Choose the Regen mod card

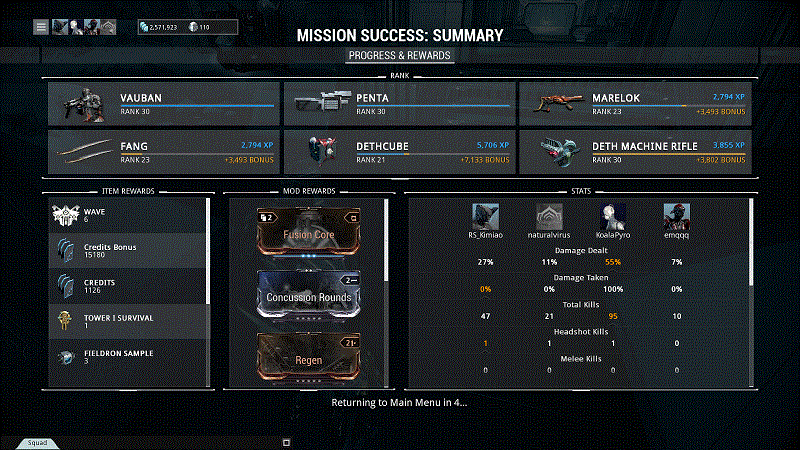[x=309, y=358]
